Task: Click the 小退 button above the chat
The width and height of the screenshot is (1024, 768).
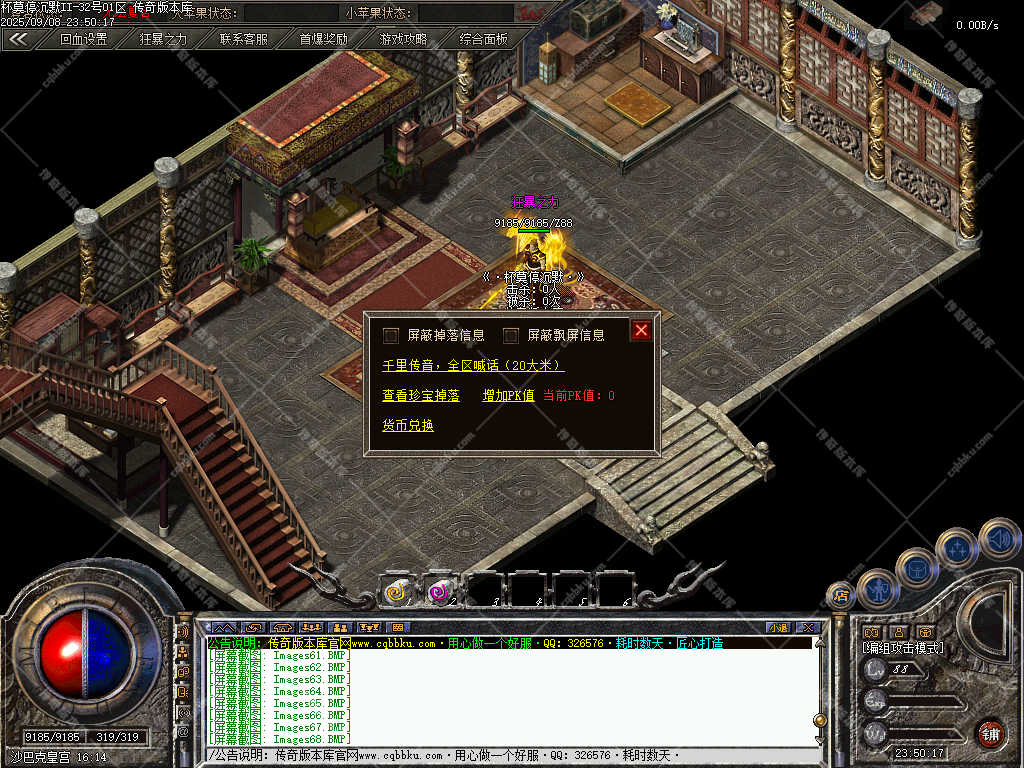Action: pyautogui.click(x=778, y=628)
